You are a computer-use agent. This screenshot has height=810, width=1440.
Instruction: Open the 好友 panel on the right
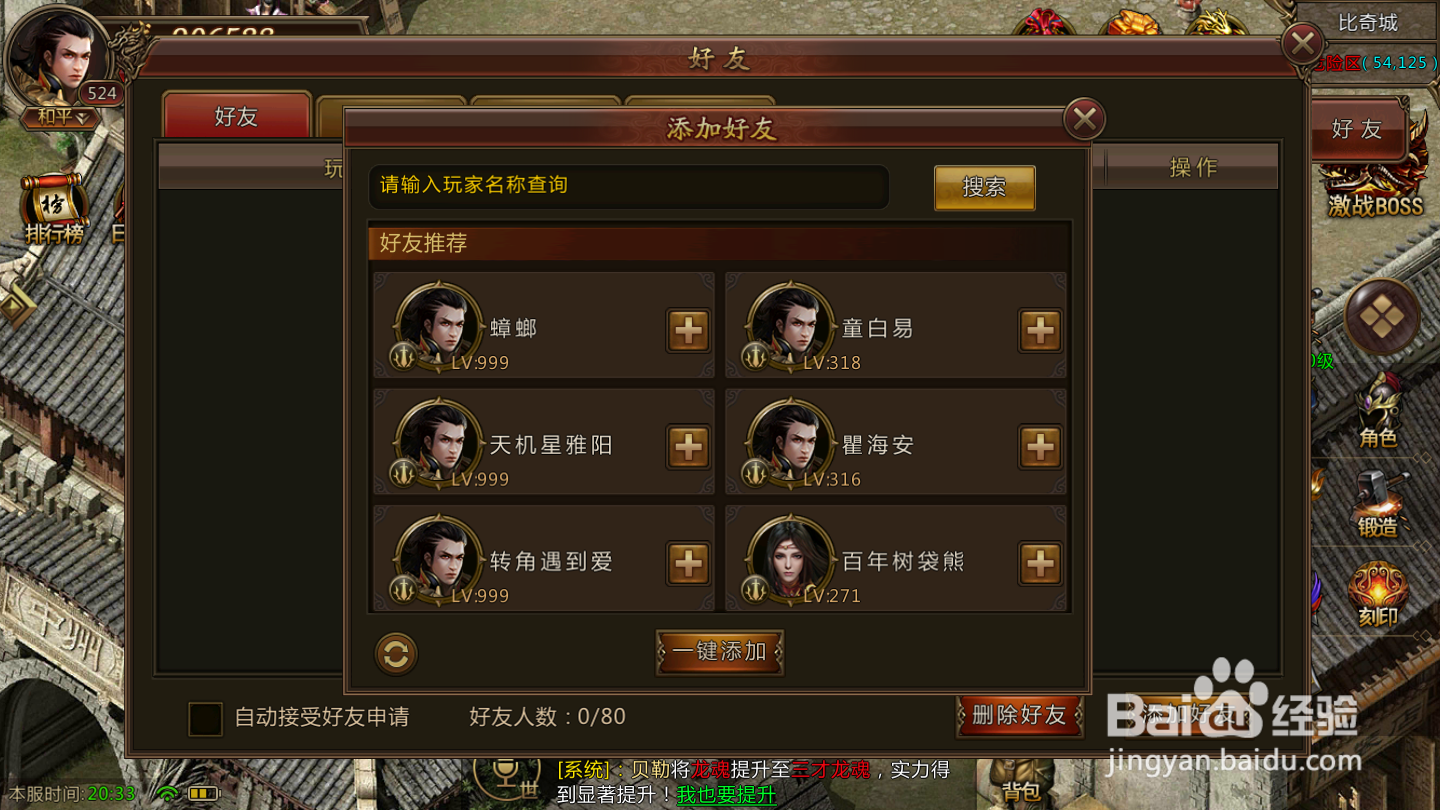pyautogui.click(x=1358, y=129)
